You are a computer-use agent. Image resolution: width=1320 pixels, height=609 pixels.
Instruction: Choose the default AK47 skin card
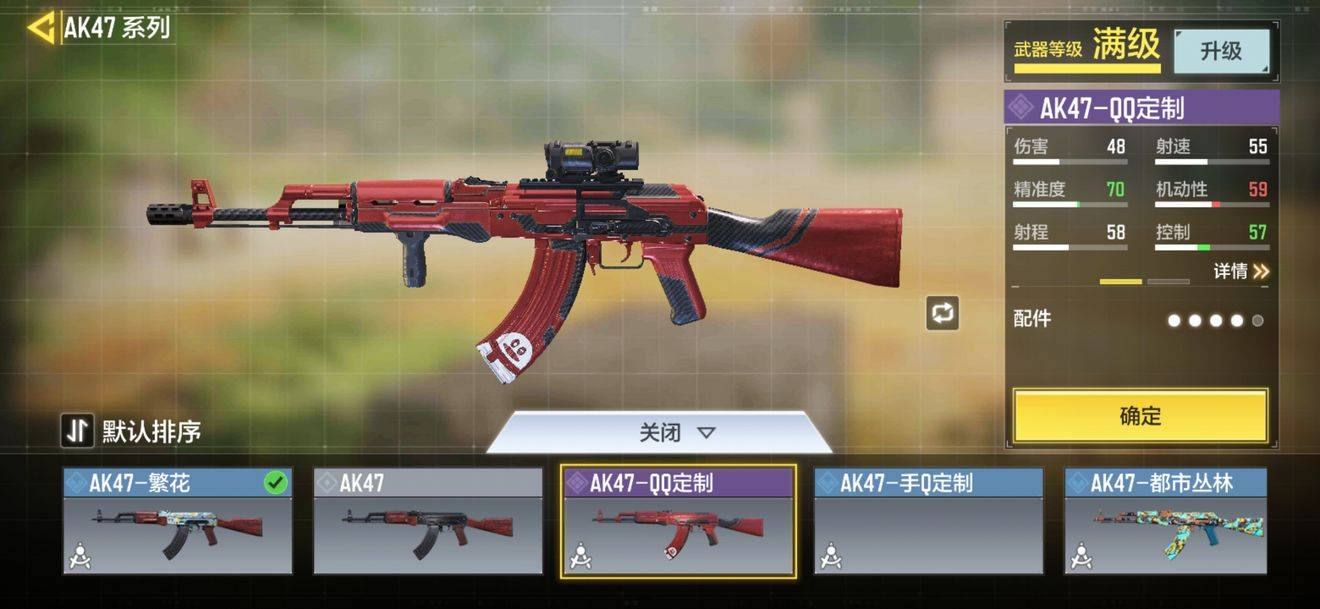point(428,521)
